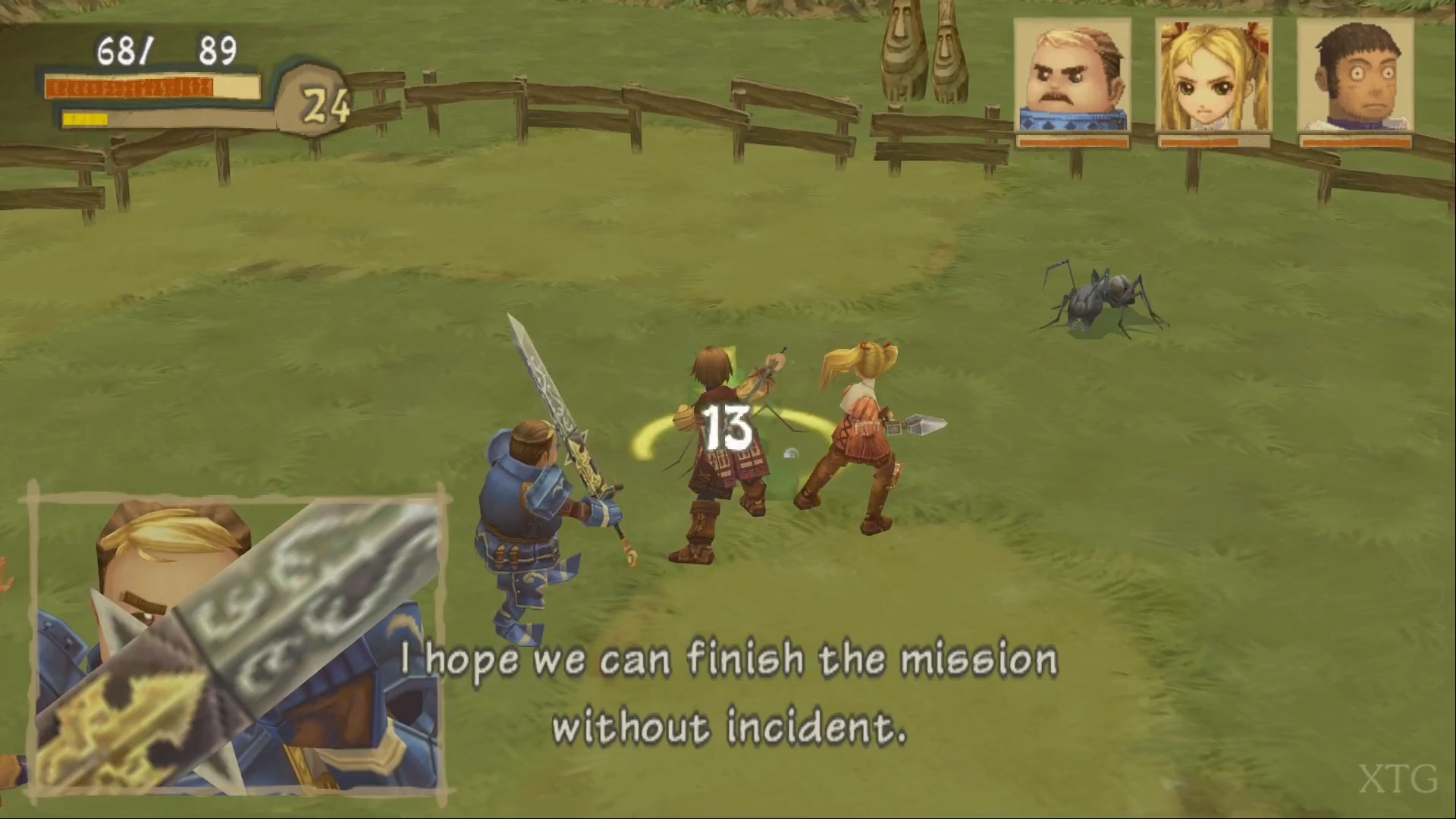
Task: Toggle the third party member's health bar
Action: 1354,141
